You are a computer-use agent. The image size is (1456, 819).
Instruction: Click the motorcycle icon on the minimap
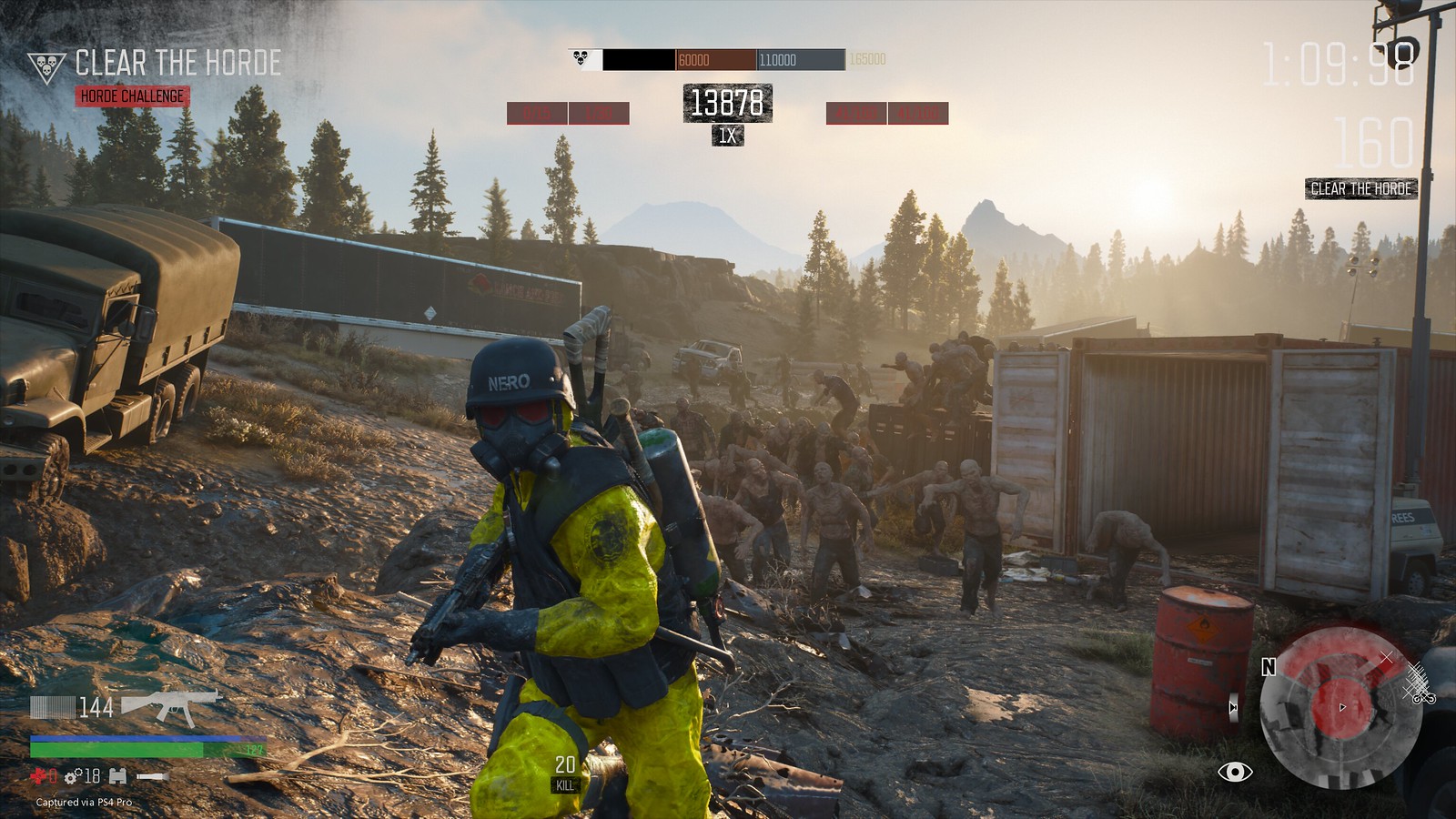tap(1424, 699)
